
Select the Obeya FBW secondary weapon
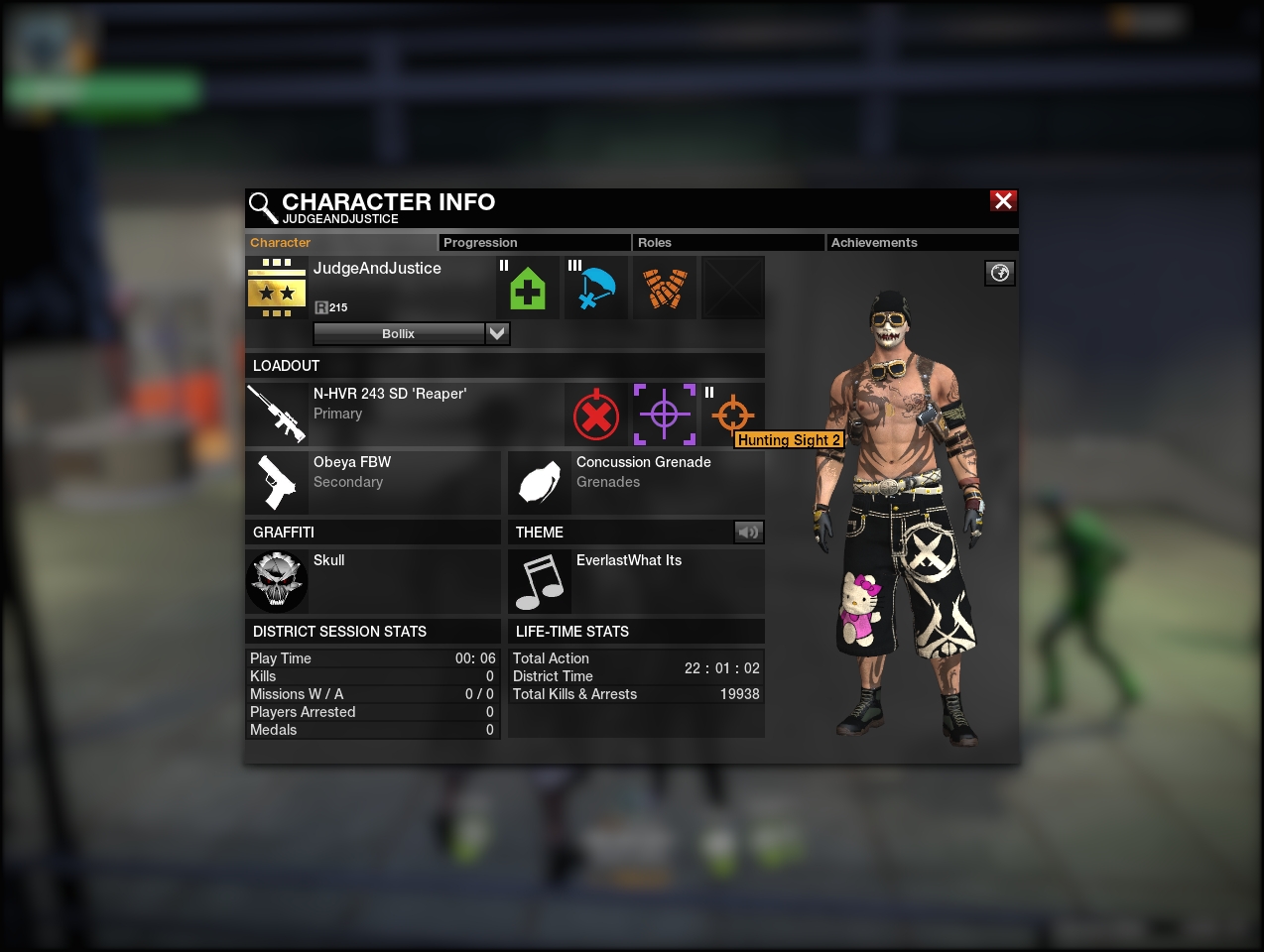coord(373,482)
